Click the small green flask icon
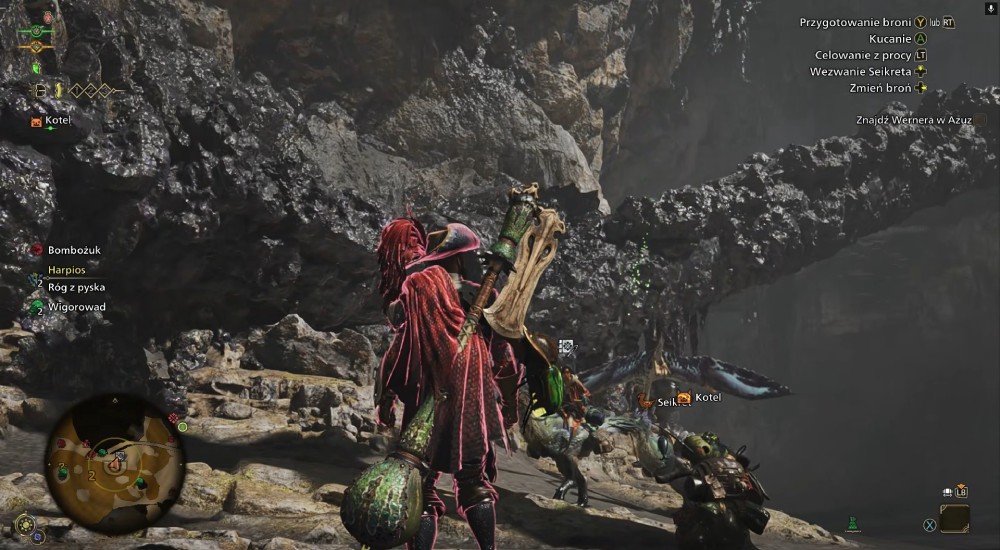The height and width of the screenshot is (550, 1000). click(853, 523)
